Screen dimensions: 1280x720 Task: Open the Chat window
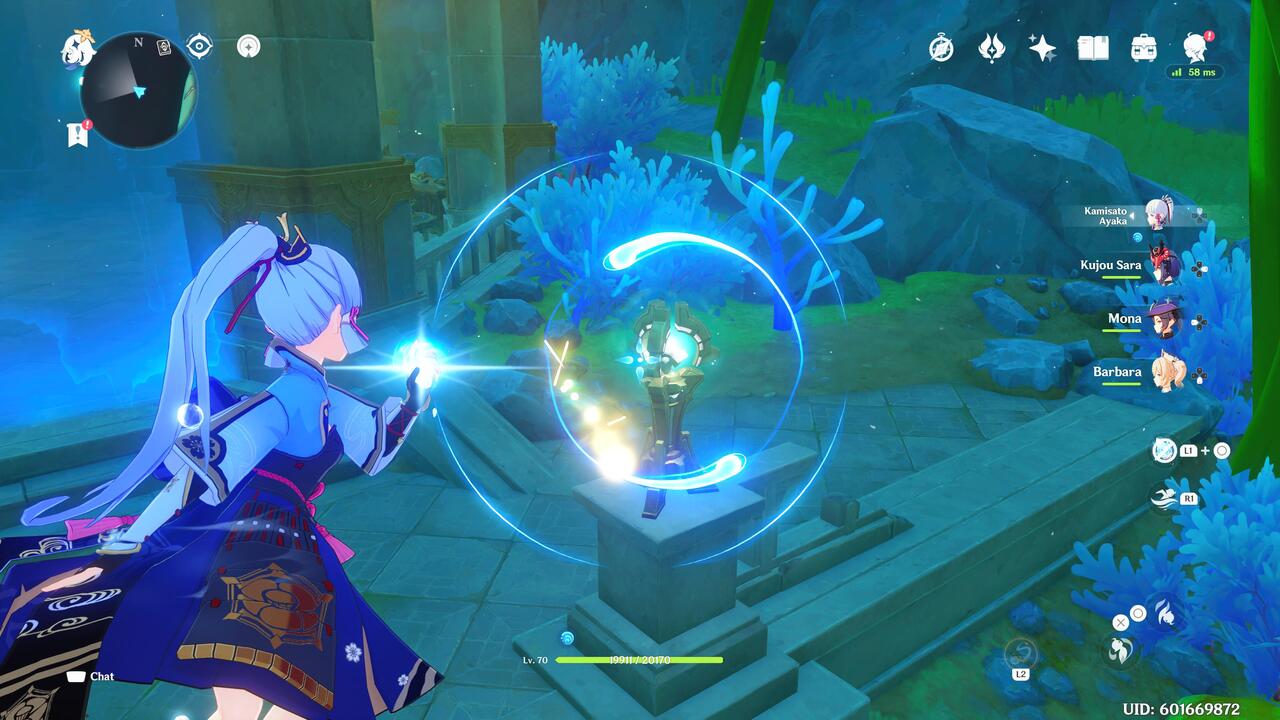pyautogui.click(x=90, y=676)
